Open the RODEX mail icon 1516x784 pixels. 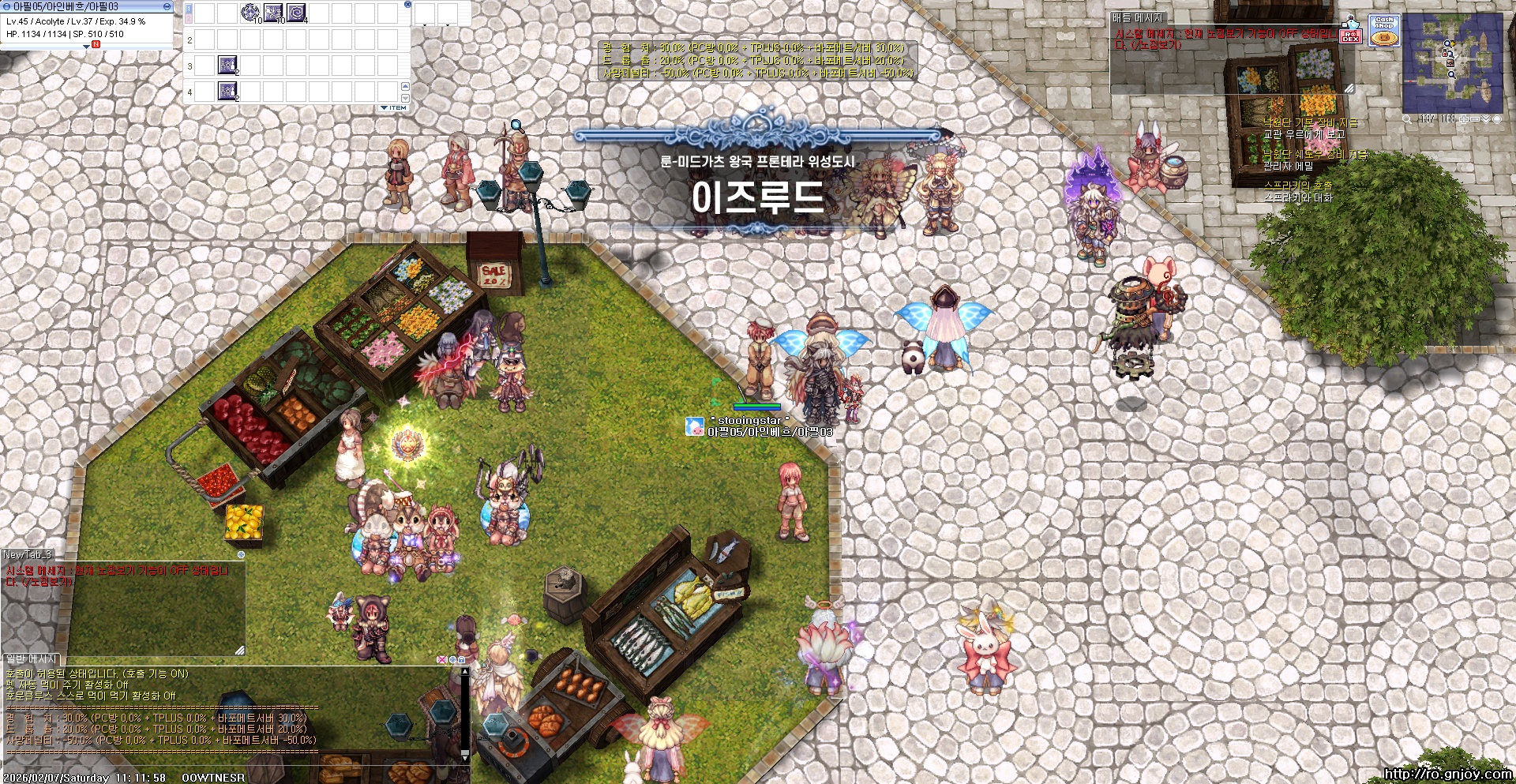tap(1353, 36)
